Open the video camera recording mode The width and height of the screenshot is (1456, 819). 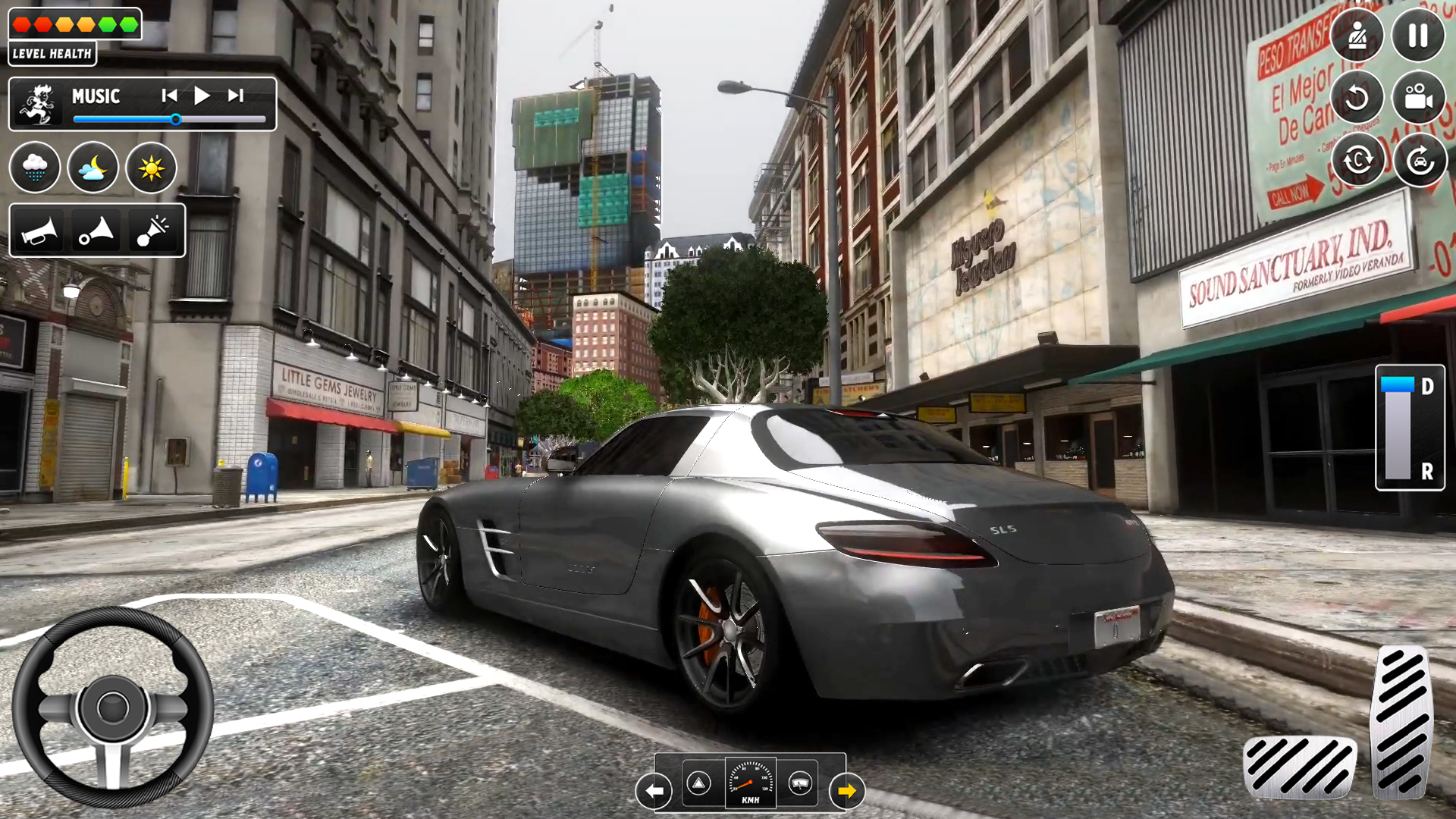1420,99
